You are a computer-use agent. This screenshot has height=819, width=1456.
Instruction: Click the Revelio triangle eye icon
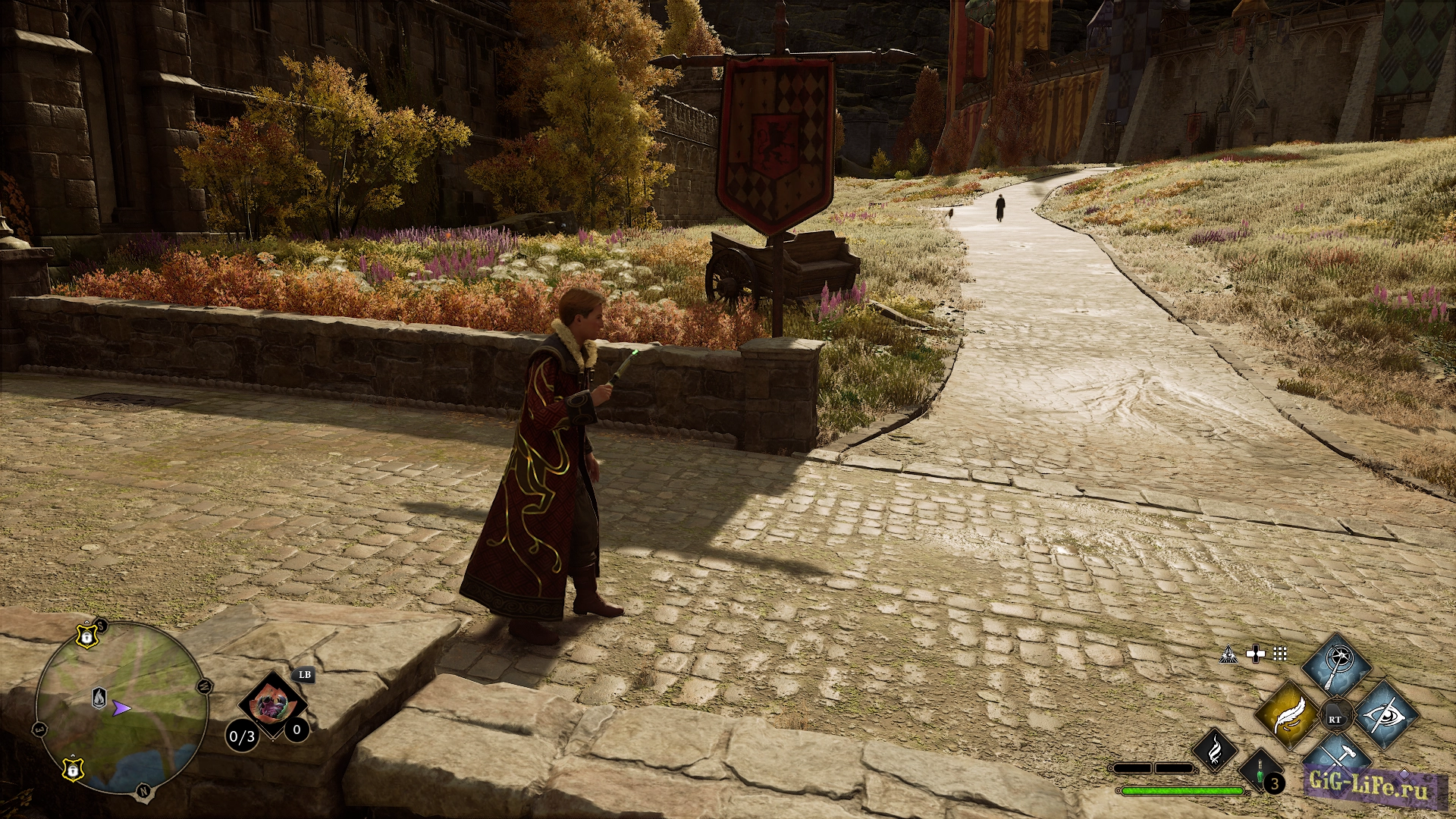(x=1228, y=654)
